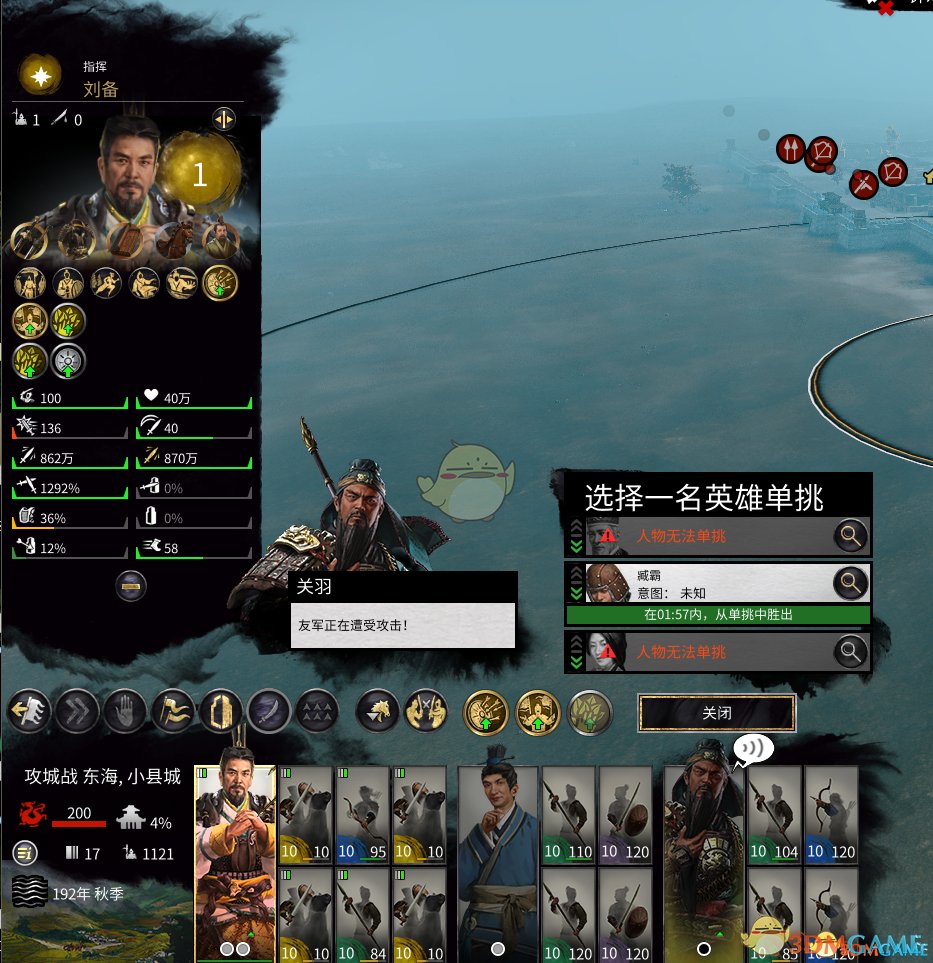The height and width of the screenshot is (963, 933).
Task: Collapse the unit stats panel with the bottom button
Action: 132,585
